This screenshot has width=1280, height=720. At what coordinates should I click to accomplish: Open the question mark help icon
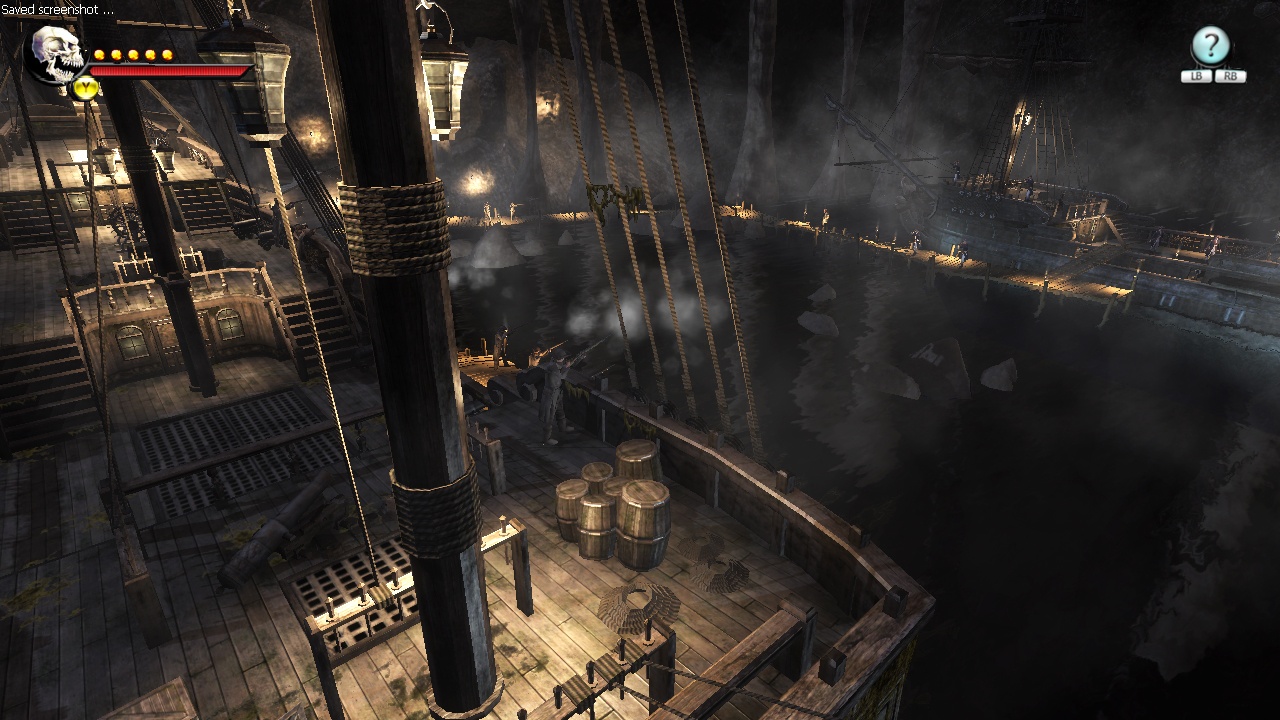coord(1210,46)
